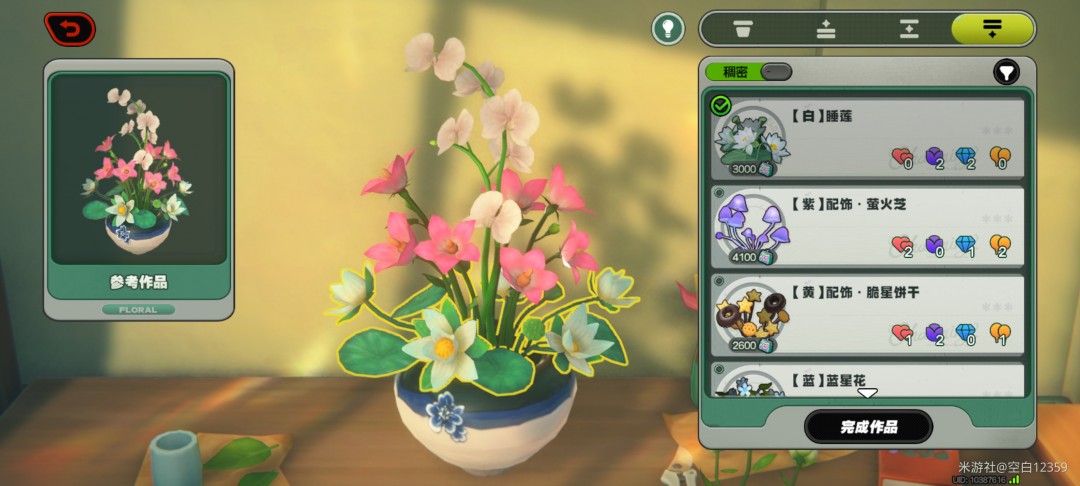Switch to the middle layer tab
This screenshot has height=486, width=1080.
click(909, 28)
